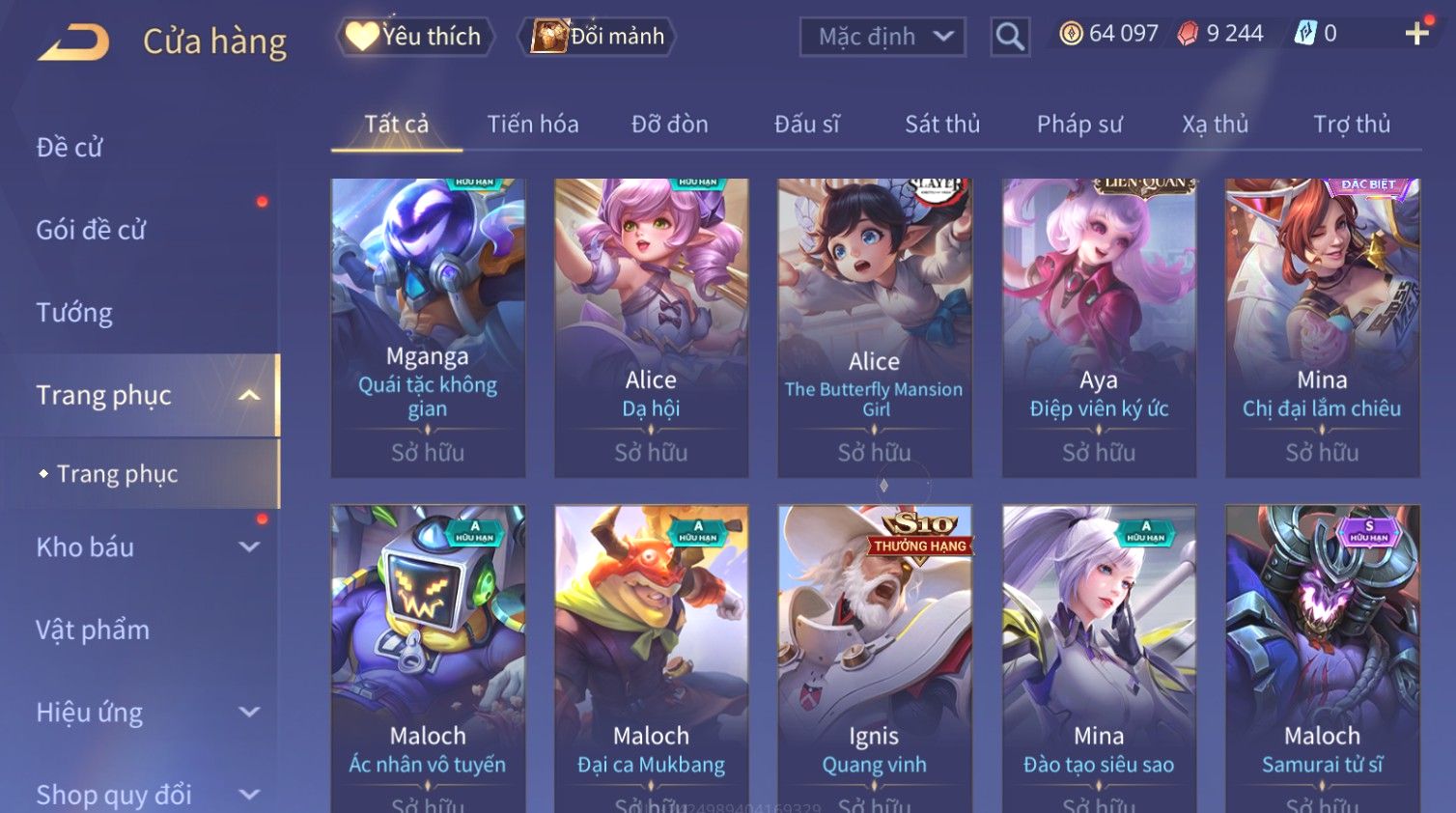Select the Xạ thủ tab
This screenshot has height=813, width=1456.
[1216, 125]
